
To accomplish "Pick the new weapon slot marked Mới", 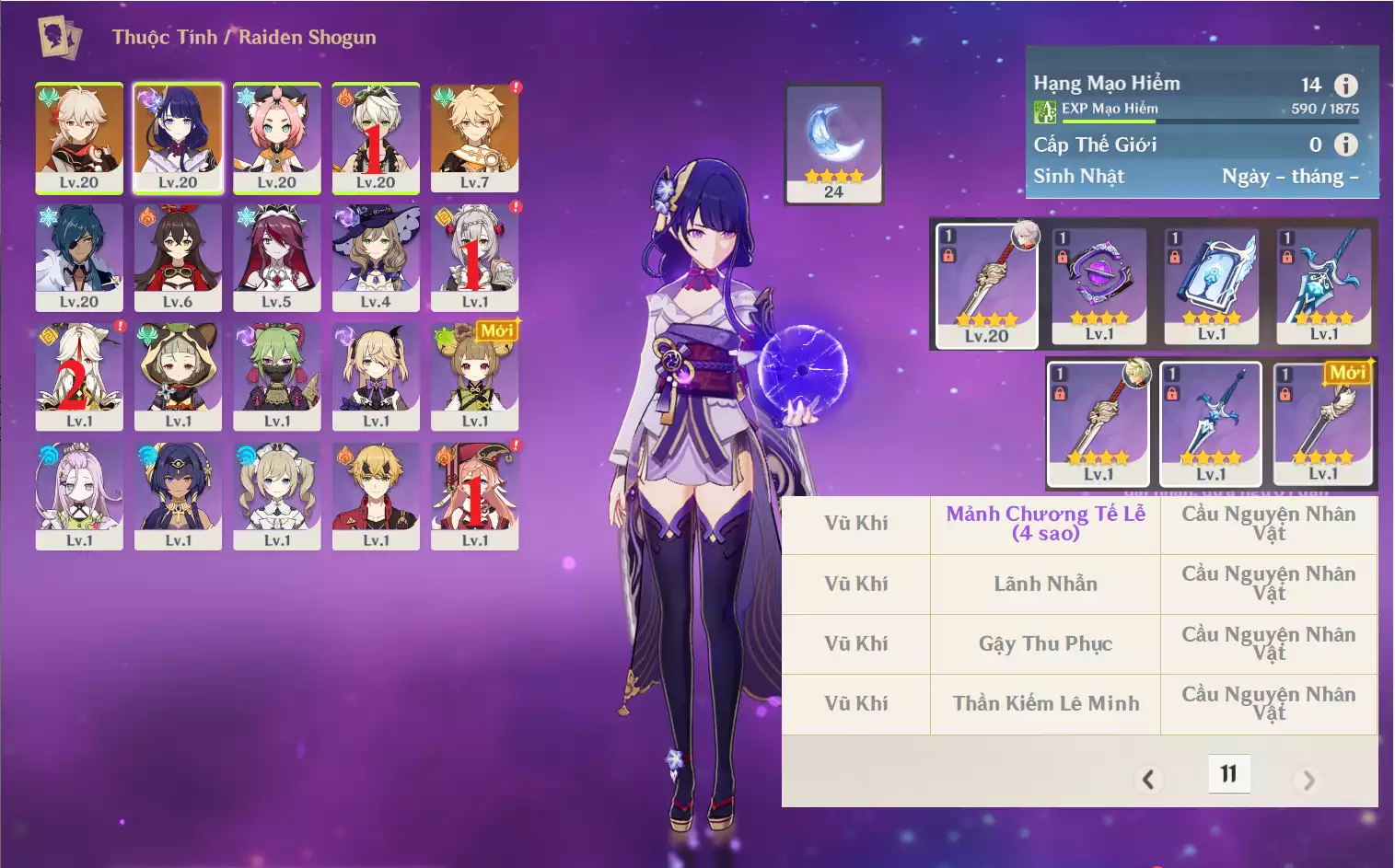I will pos(1323,423).
